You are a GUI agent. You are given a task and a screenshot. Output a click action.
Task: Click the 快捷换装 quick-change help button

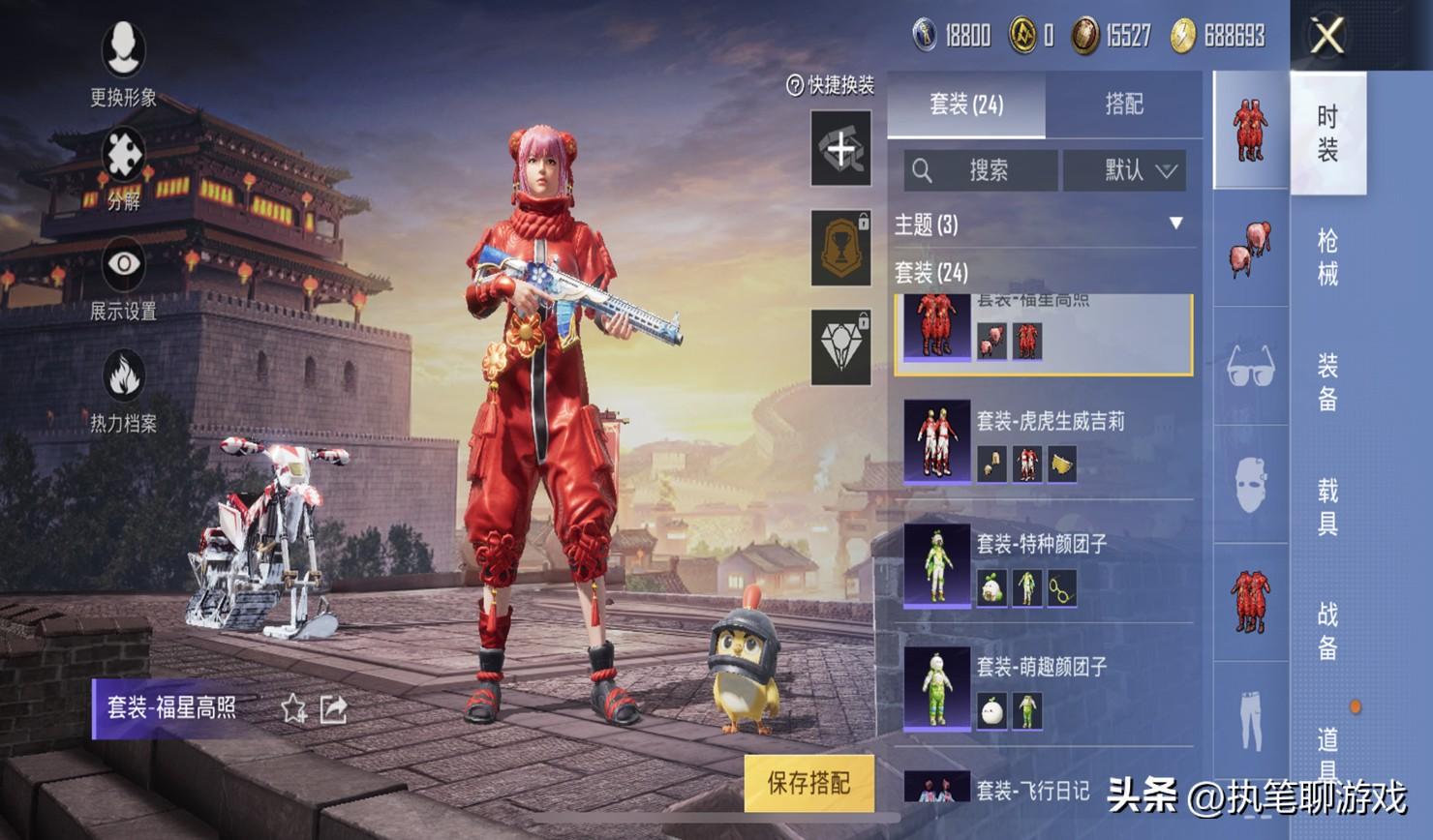830,85
